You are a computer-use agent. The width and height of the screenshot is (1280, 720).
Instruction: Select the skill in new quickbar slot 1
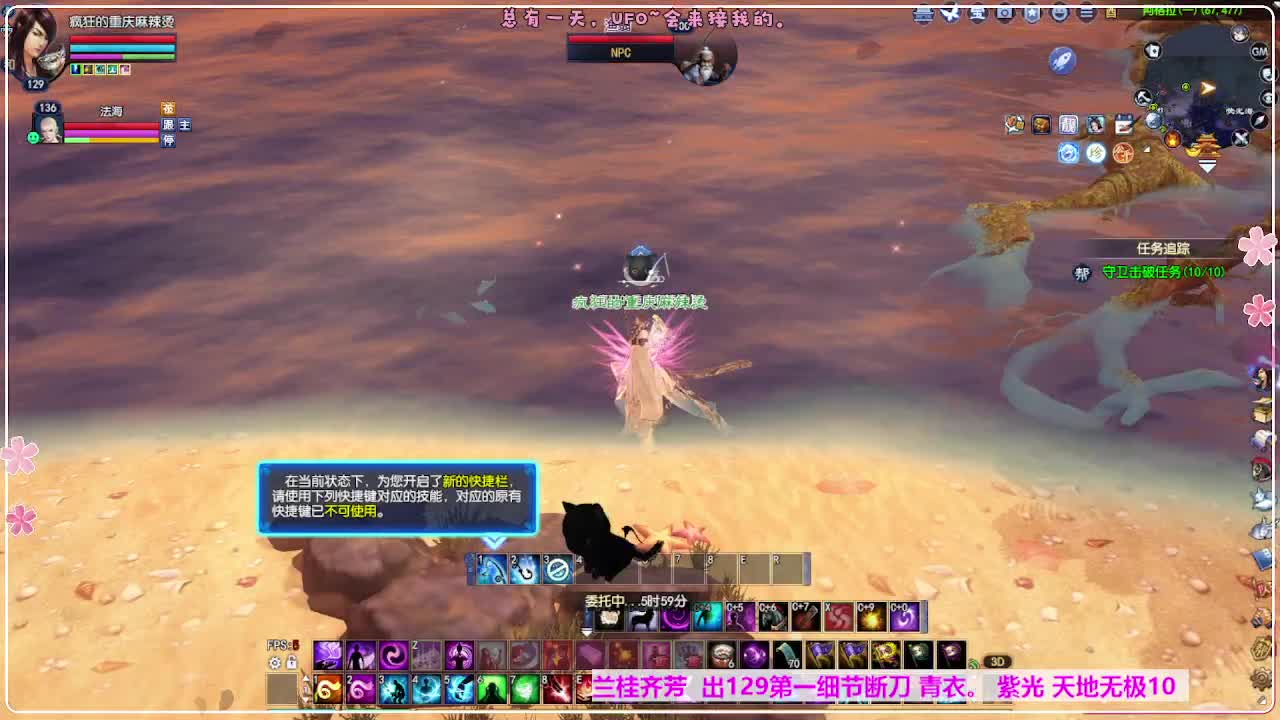tap(490, 568)
